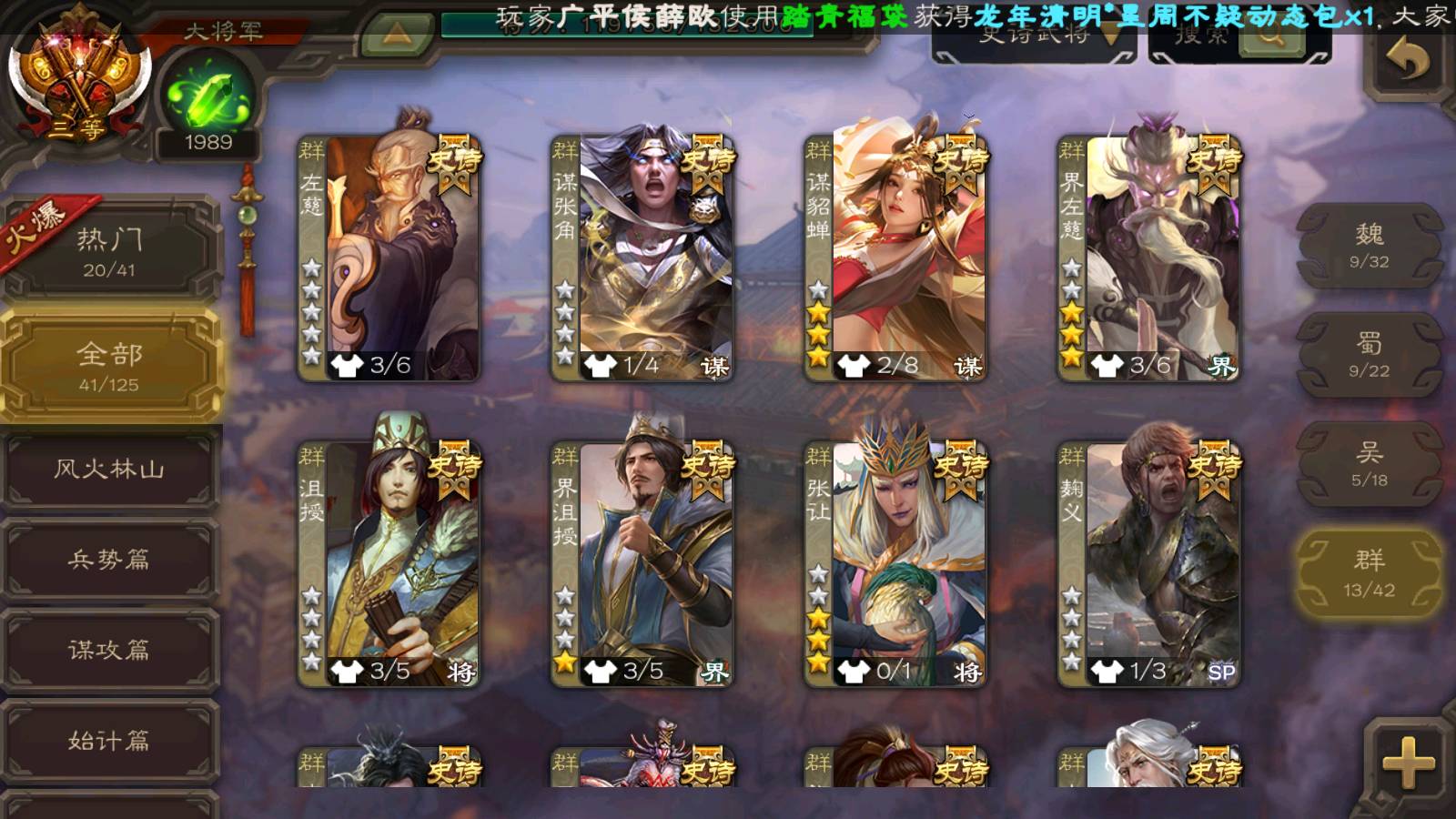This screenshot has height=819, width=1456.
Task: Open the 史诗武将 rarity dropdown
Action: [1034, 38]
